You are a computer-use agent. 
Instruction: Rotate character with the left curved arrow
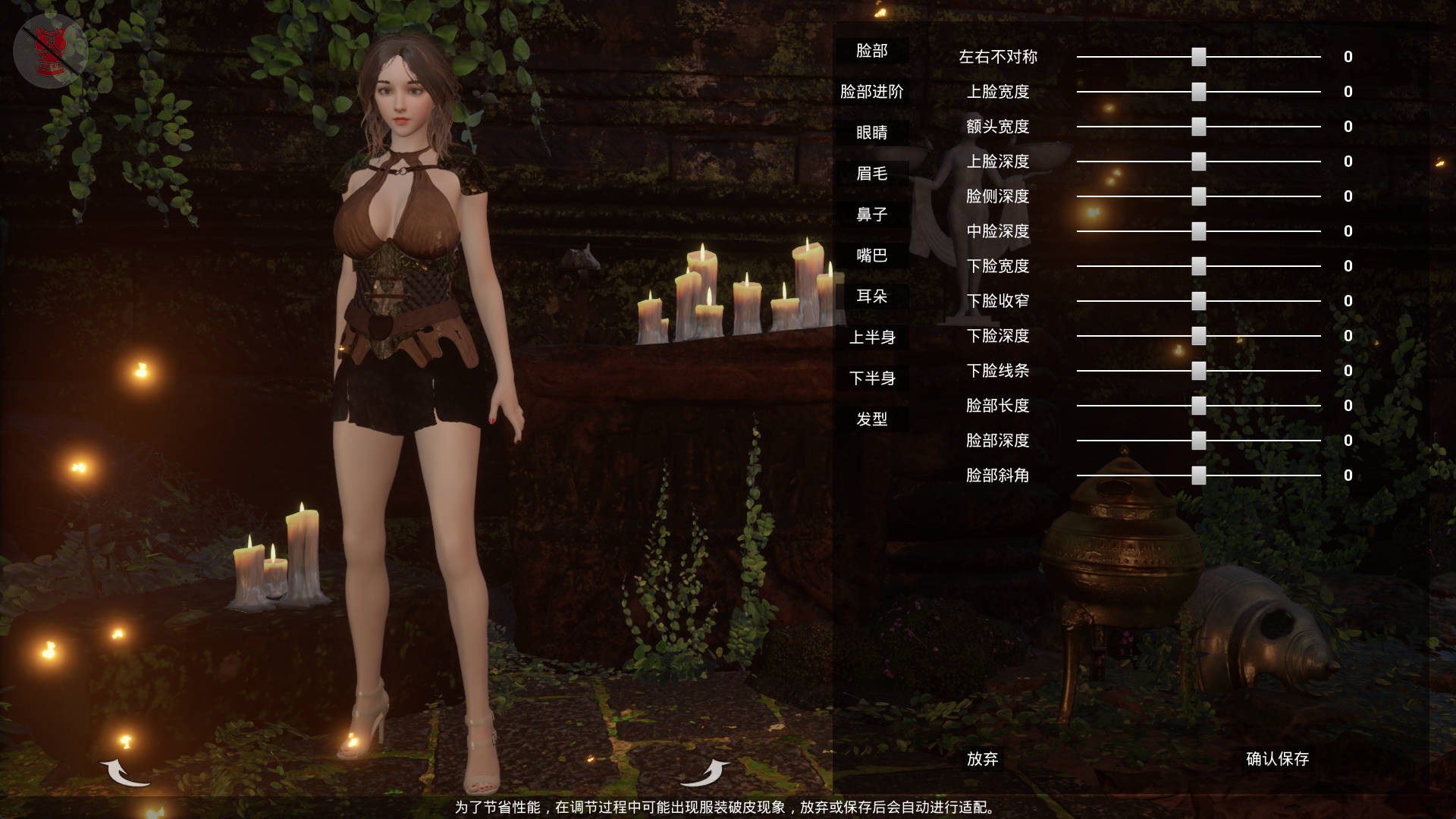[x=124, y=773]
